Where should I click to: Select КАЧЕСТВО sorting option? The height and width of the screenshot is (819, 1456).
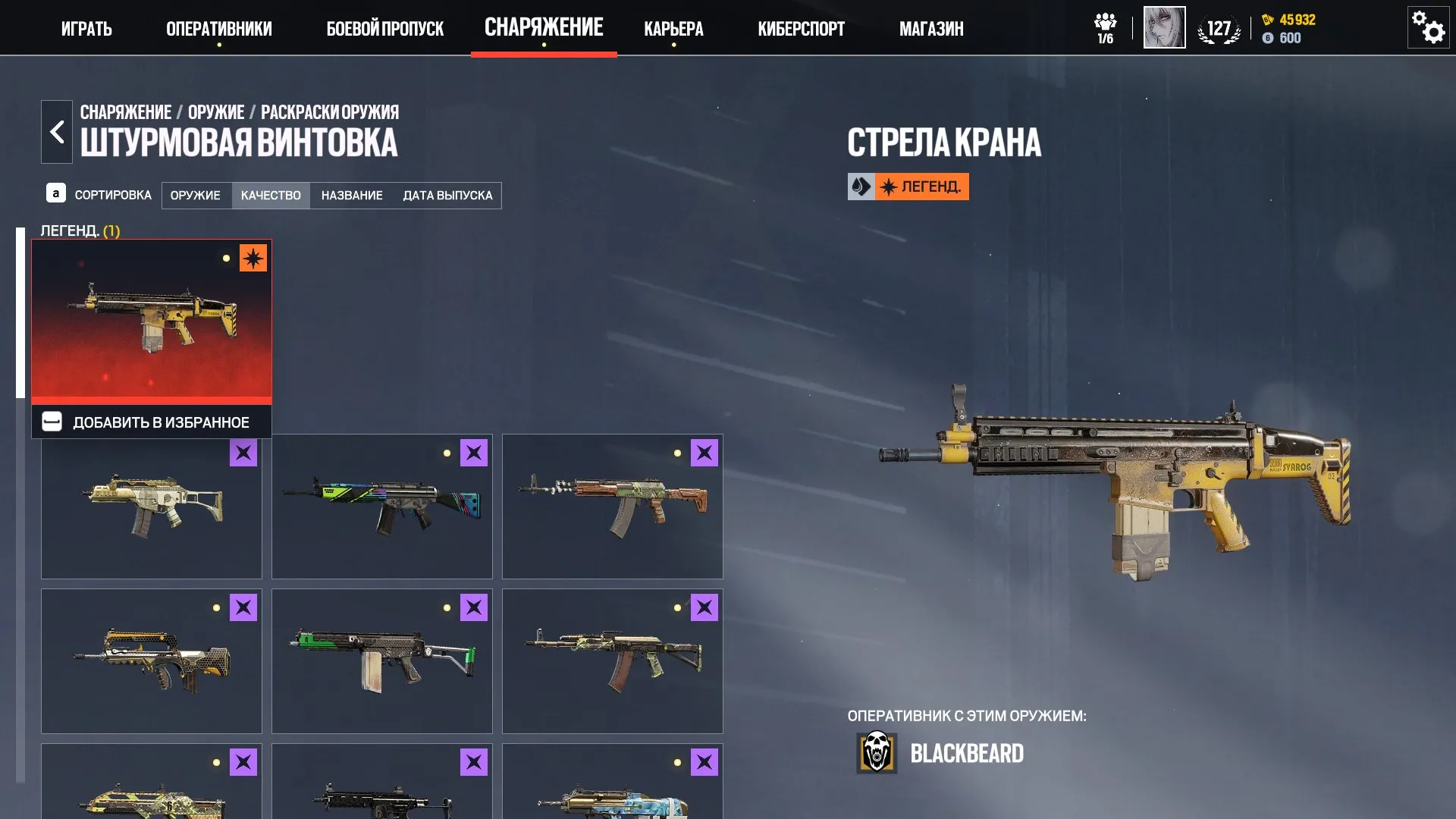(271, 195)
